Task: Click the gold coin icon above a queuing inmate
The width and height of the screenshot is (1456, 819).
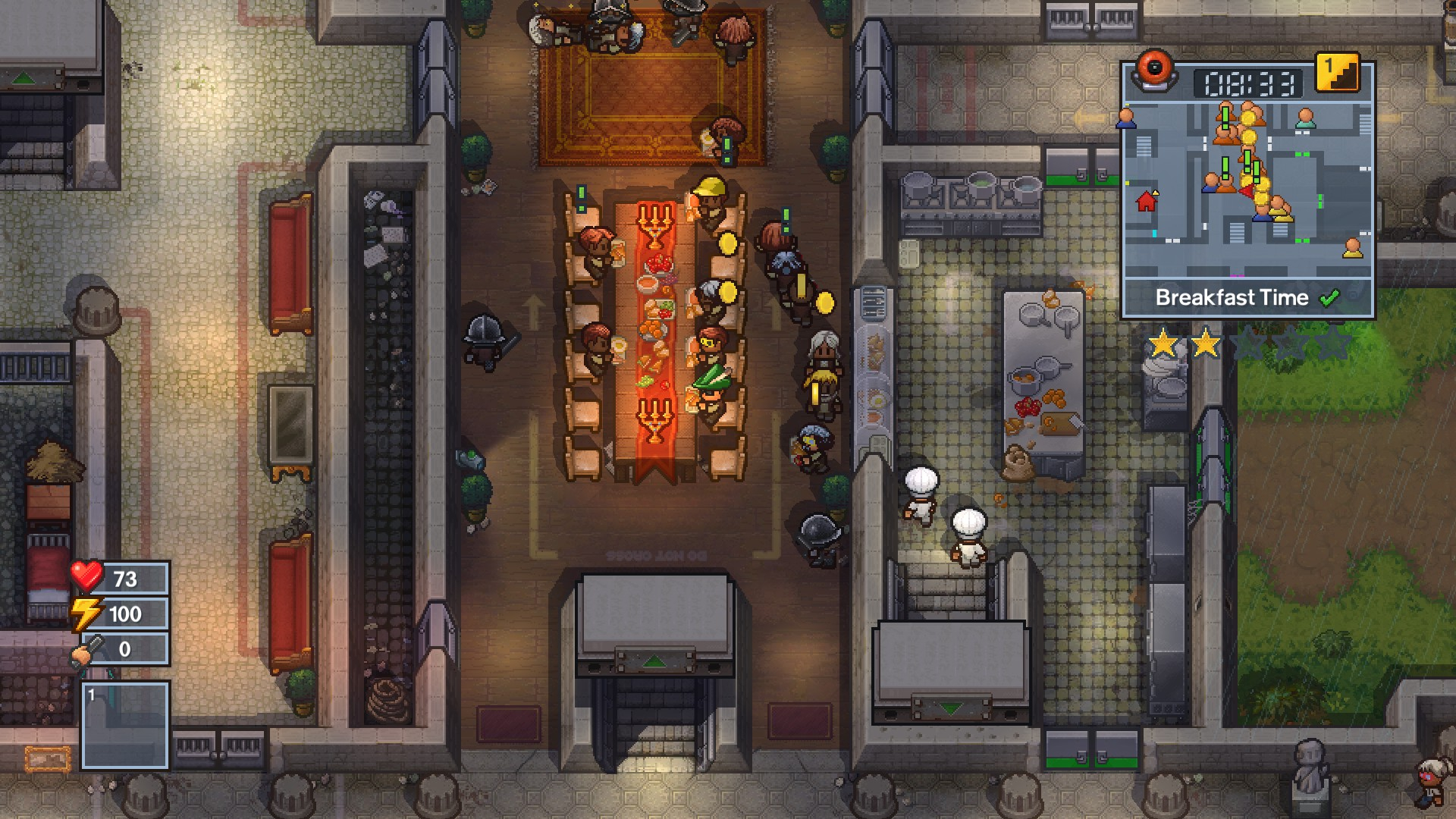Action: click(825, 302)
